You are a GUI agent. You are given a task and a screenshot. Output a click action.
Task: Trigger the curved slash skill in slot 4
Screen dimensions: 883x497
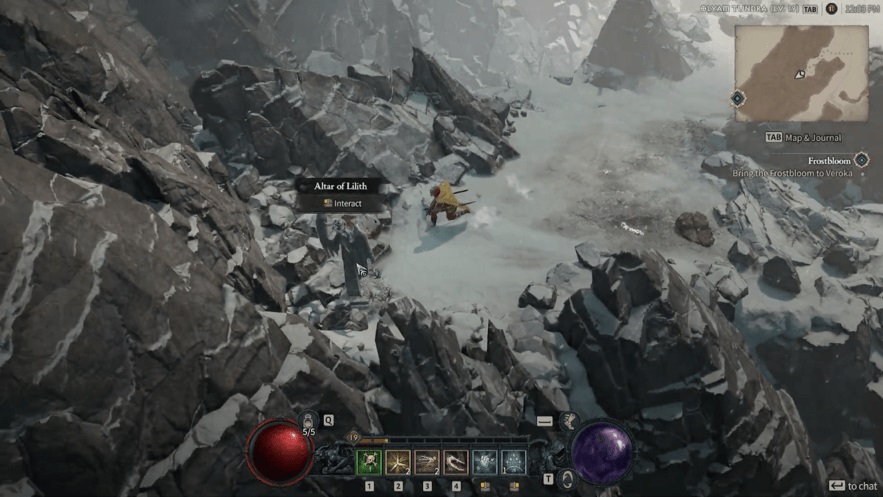tap(456, 462)
